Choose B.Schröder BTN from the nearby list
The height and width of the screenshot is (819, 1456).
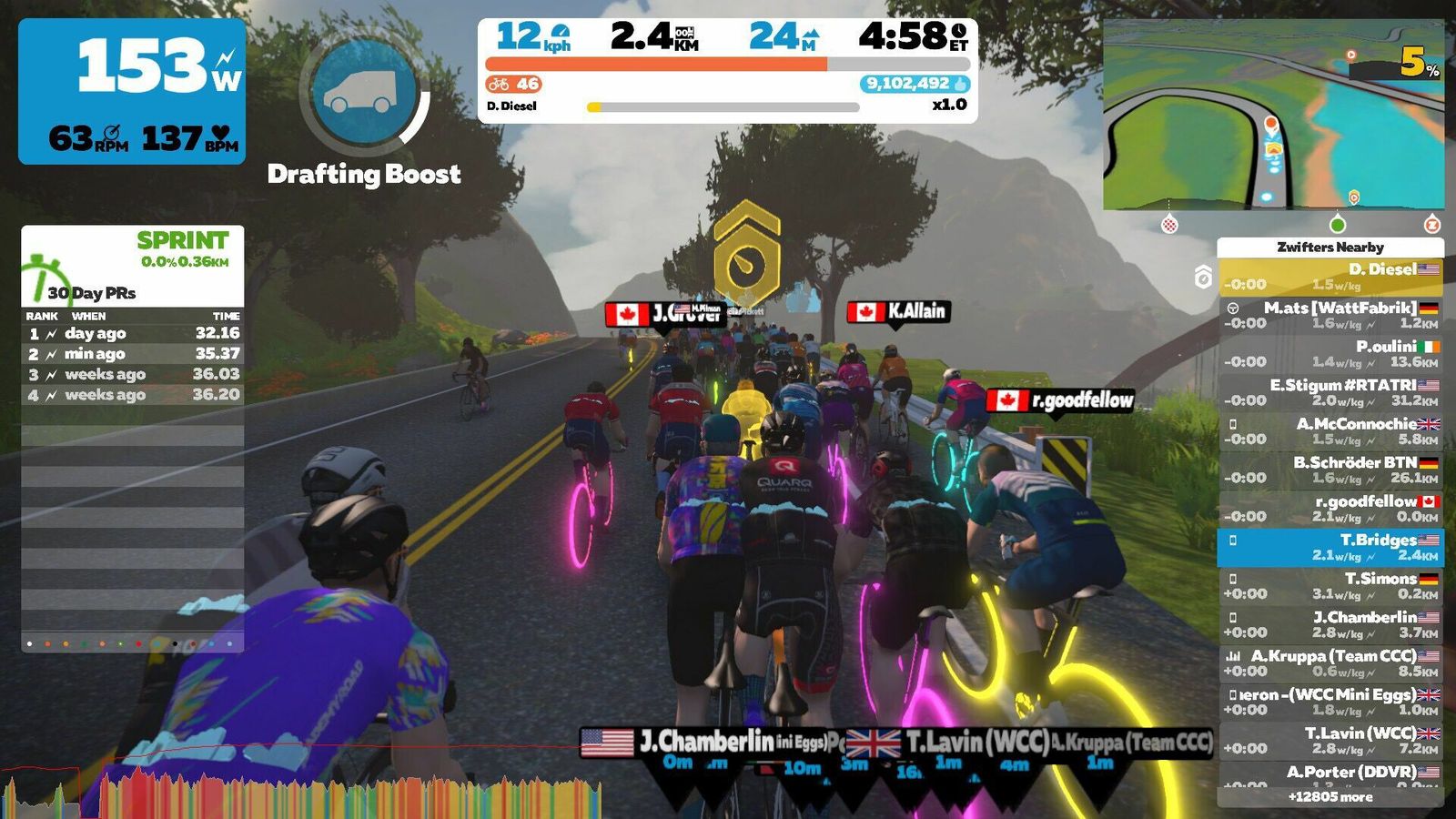(1330, 470)
